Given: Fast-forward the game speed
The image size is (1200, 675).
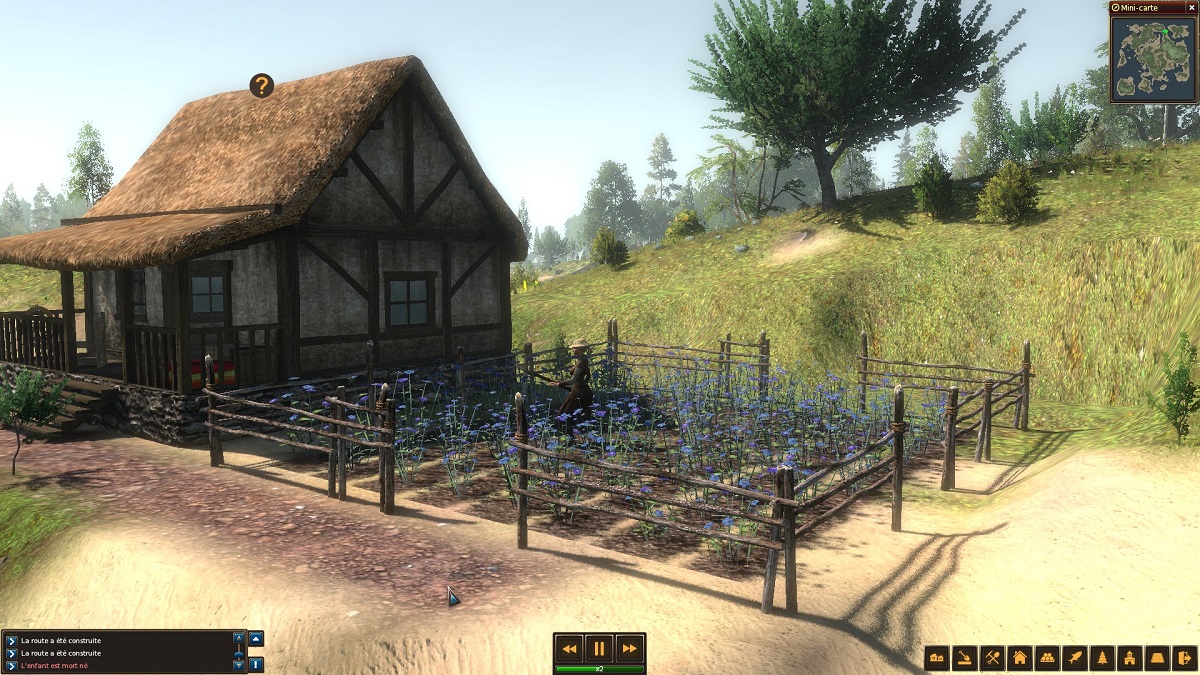Looking at the screenshot, I should (x=628, y=648).
